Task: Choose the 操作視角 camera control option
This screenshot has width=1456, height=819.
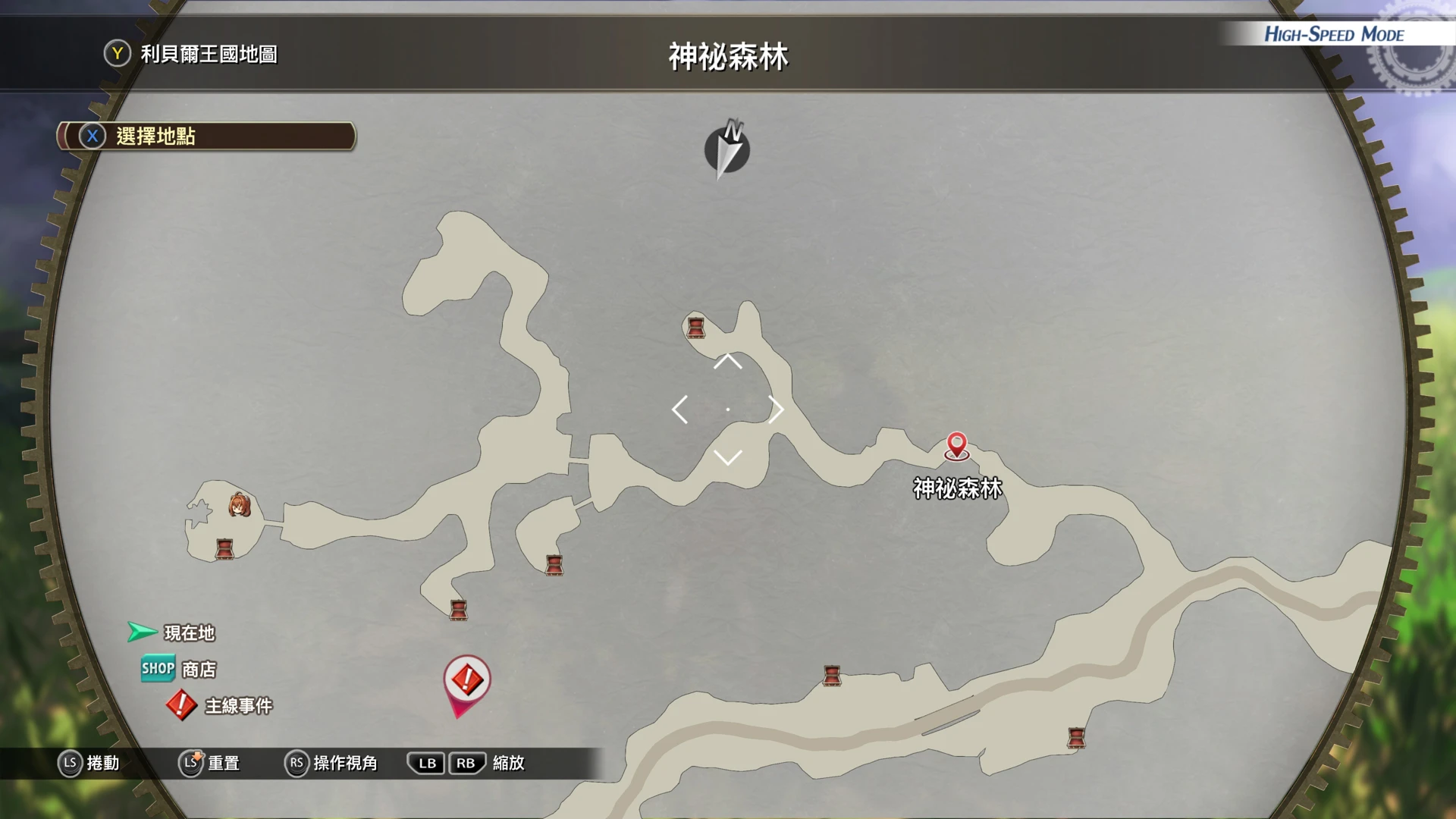Action: pos(331,763)
